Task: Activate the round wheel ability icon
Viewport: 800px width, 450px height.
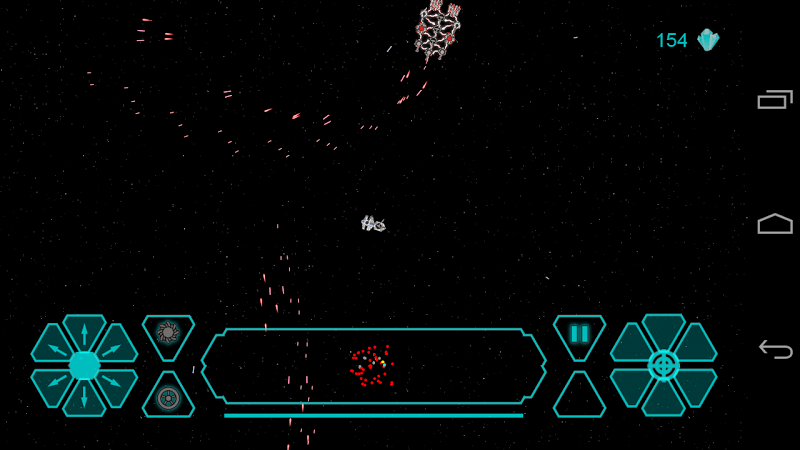Action: pyautogui.click(x=168, y=397)
